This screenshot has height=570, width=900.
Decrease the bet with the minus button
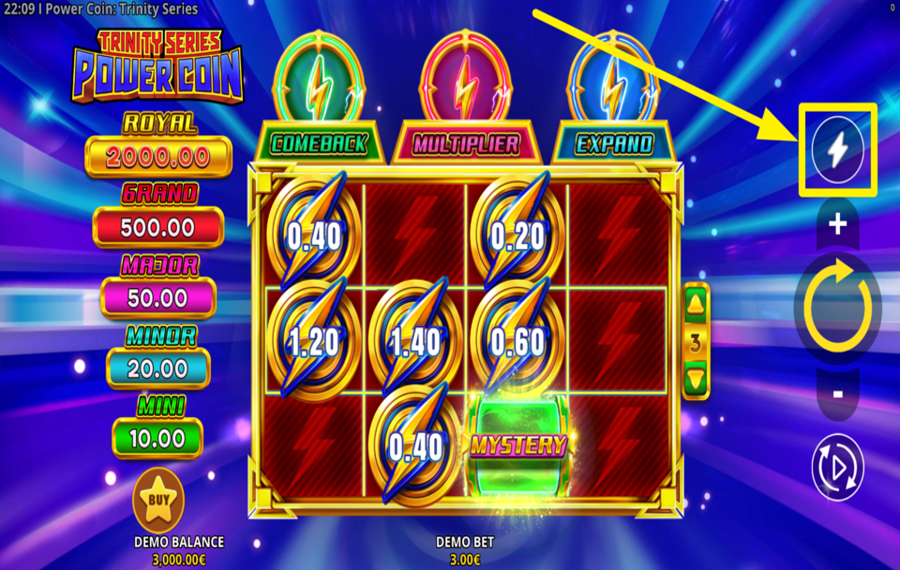coord(837,394)
